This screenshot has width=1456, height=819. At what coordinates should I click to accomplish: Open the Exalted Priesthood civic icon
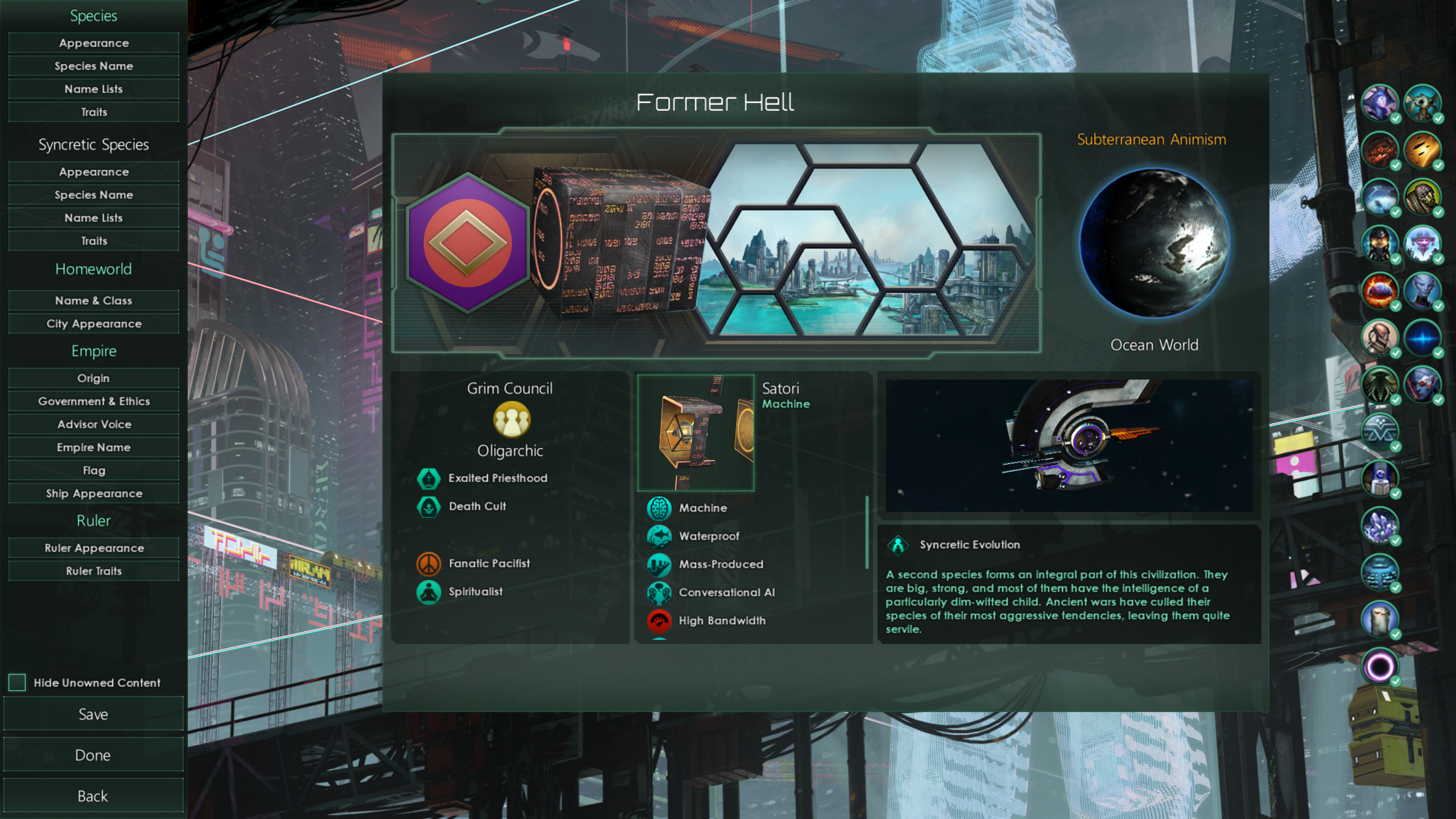tap(428, 478)
